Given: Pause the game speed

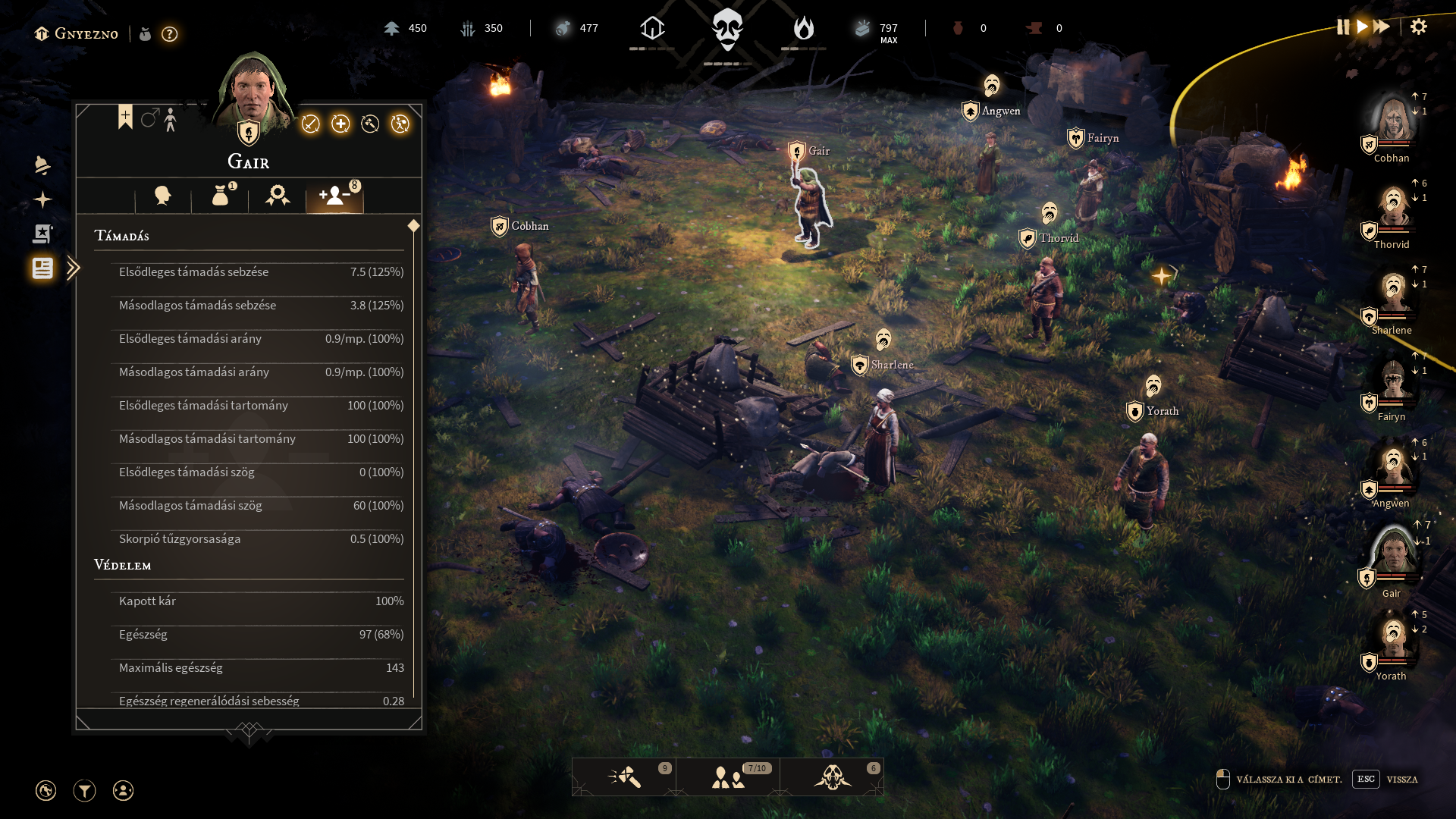Looking at the screenshot, I should tap(1343, 27).
